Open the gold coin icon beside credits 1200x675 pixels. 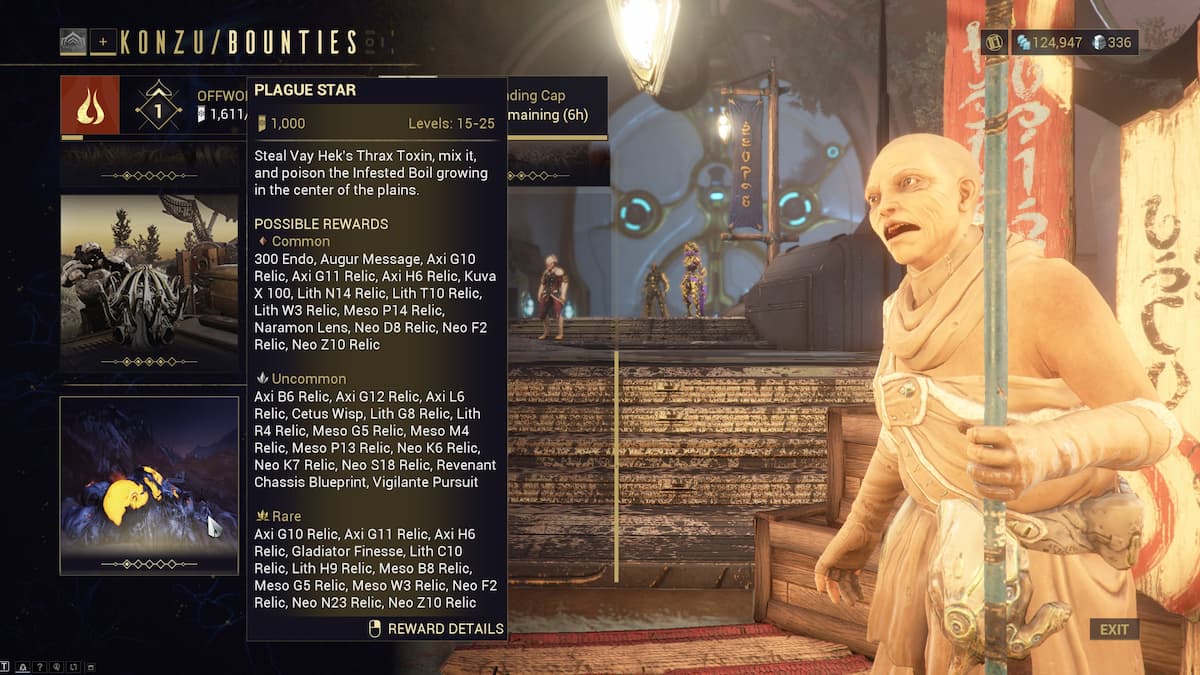[994, 42]
